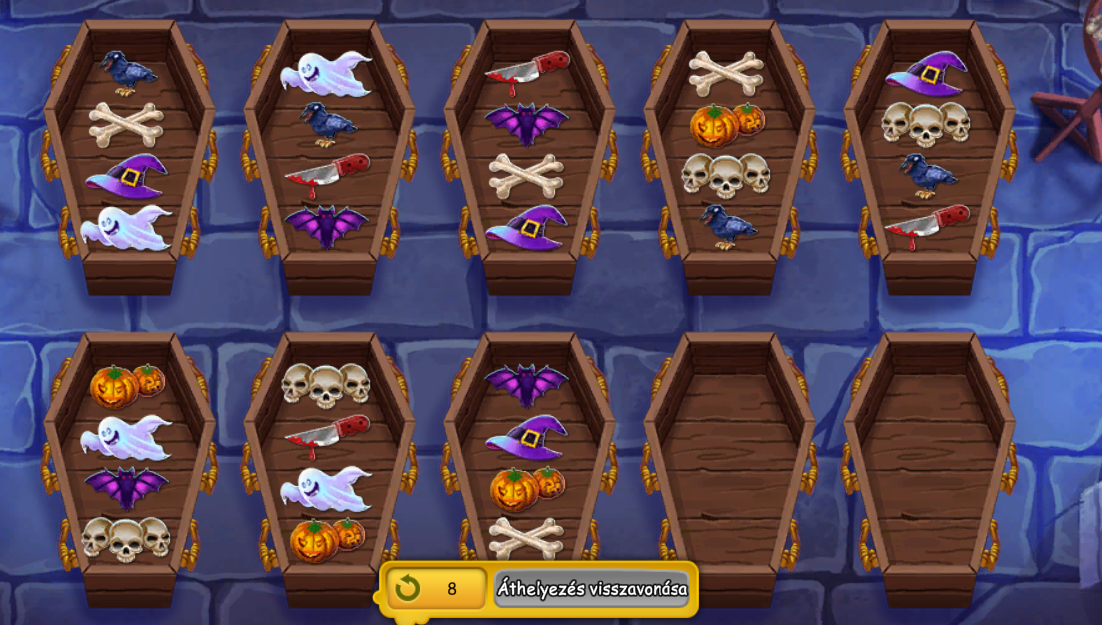Pick the coffin topped with a witch hat
The width and height of the screenshot is (1102, 625).
(x=927, y=150)
